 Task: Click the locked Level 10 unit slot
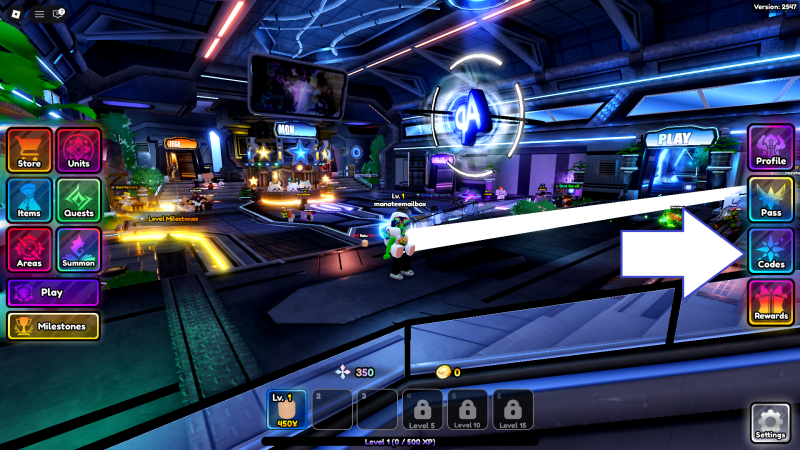click(467, 410)
